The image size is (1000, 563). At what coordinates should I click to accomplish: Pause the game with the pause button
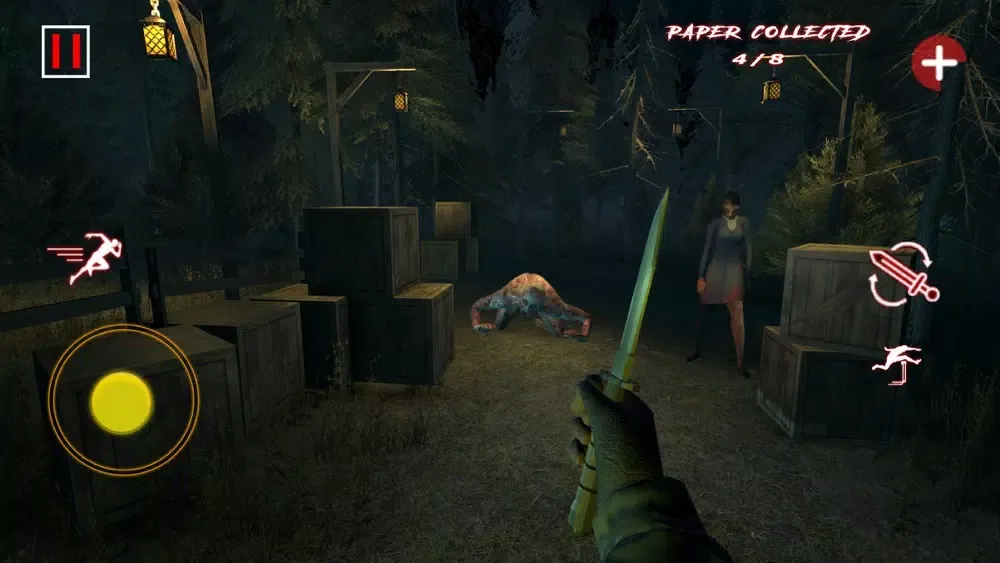coord(66,51)
